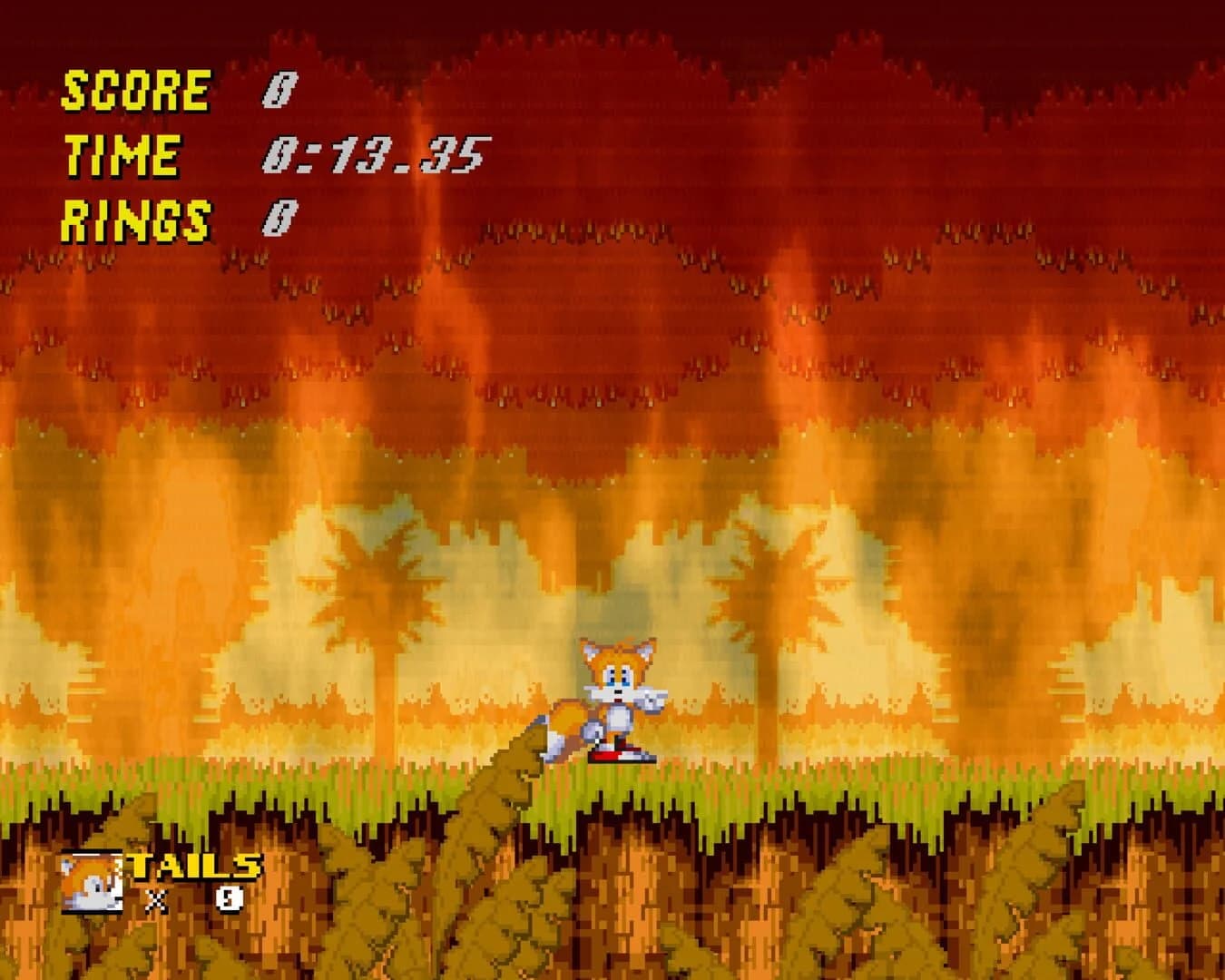Click the ring count value of 0

pos(281,218)
